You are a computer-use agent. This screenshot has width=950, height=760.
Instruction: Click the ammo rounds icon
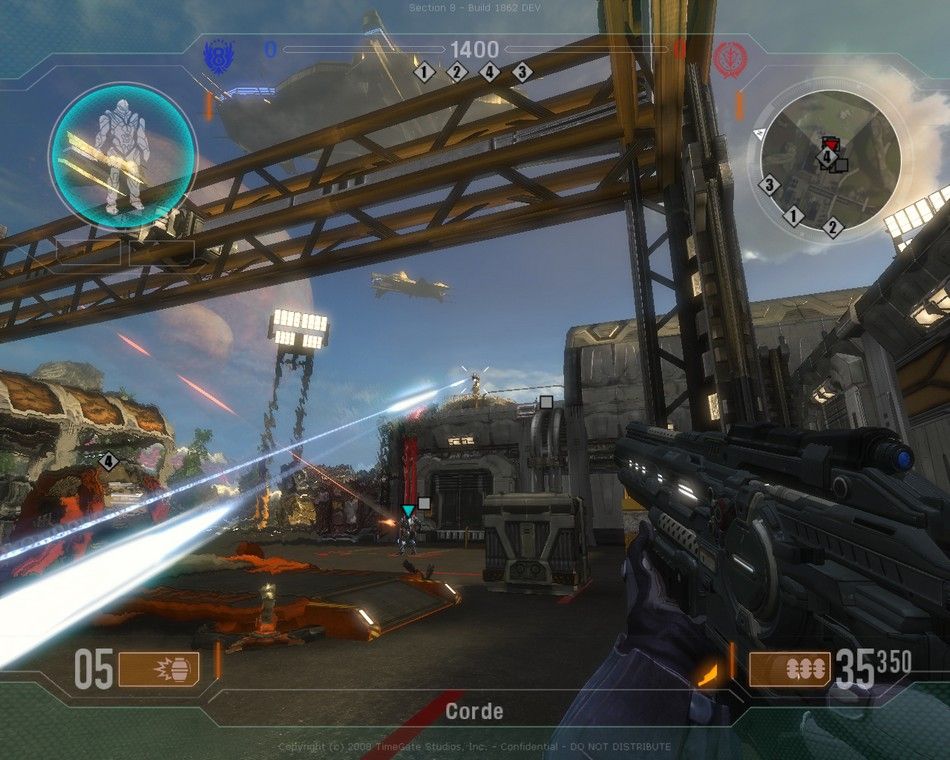pyautogui.click(x=790, y=669)
